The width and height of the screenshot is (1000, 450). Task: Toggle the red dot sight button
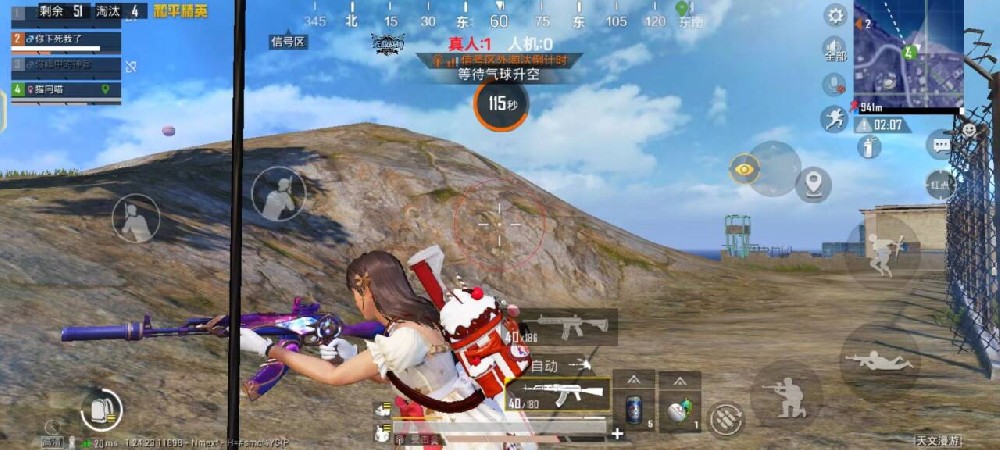[x=940, y=184]
